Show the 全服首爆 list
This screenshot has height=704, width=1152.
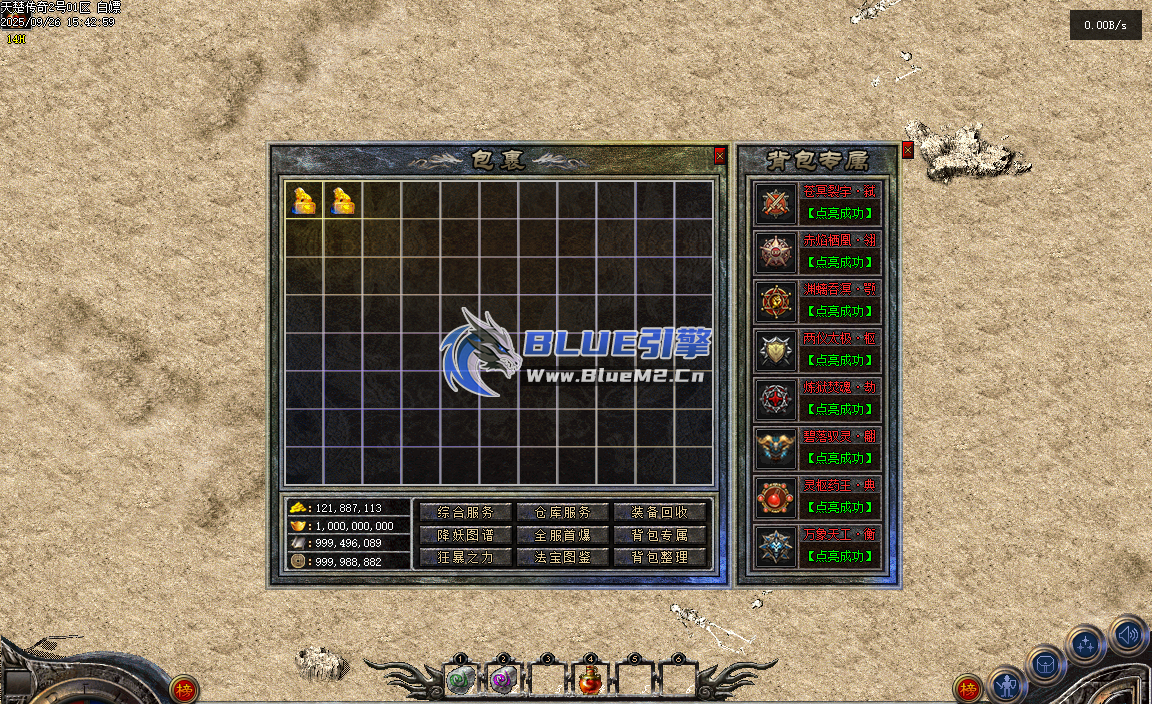pos(563,535)
